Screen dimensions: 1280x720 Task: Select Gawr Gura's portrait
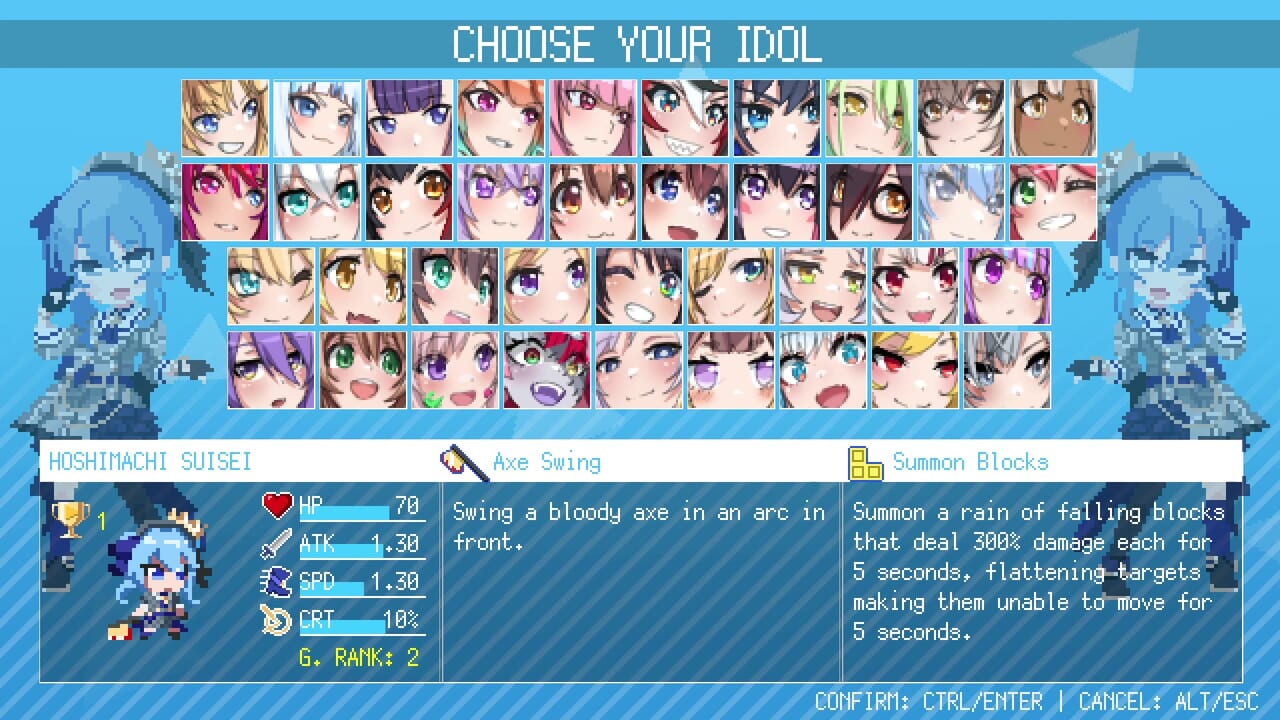click(316, 116)
